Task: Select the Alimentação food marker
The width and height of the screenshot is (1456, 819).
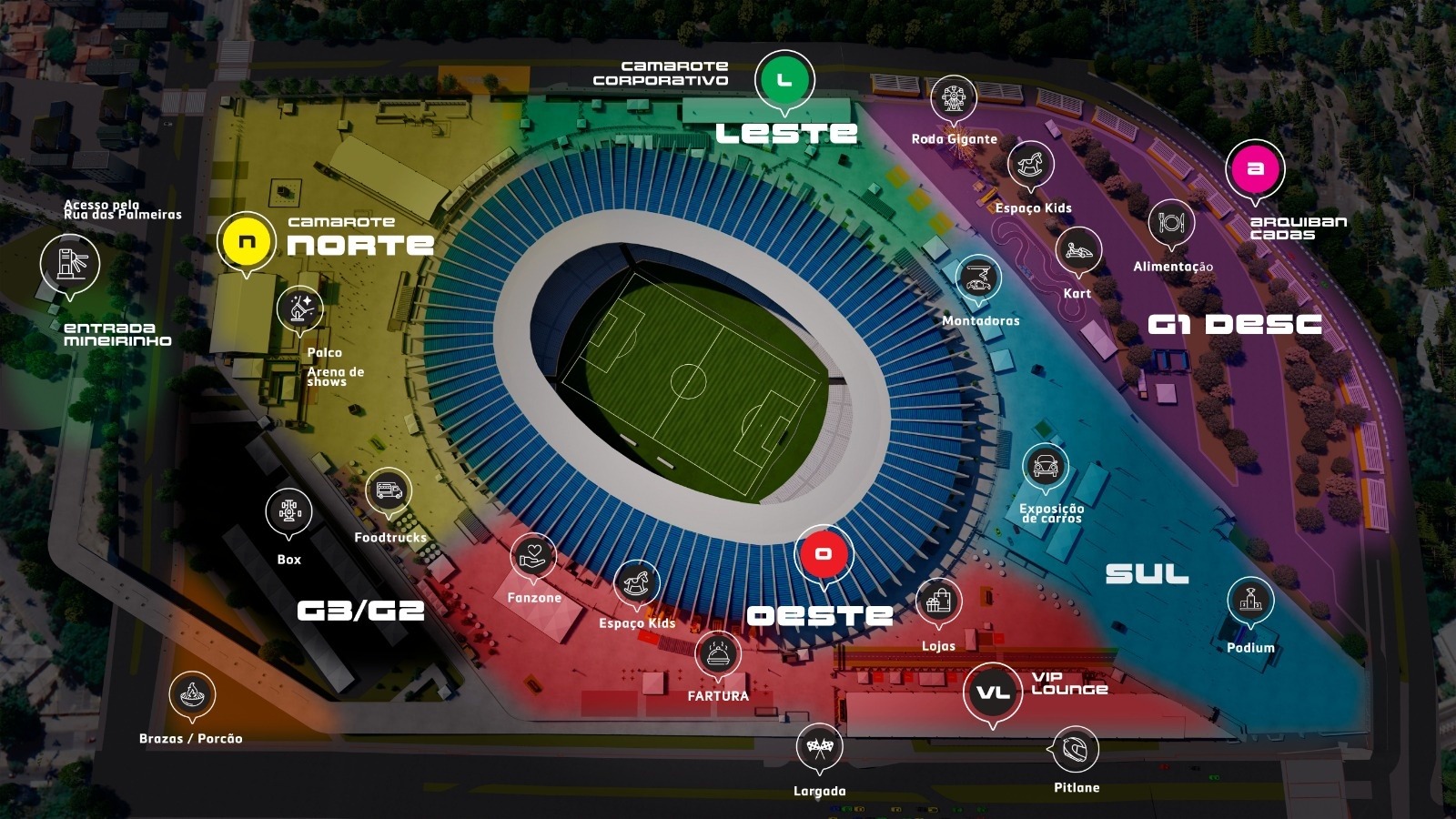Action: tap(1171, 224)
